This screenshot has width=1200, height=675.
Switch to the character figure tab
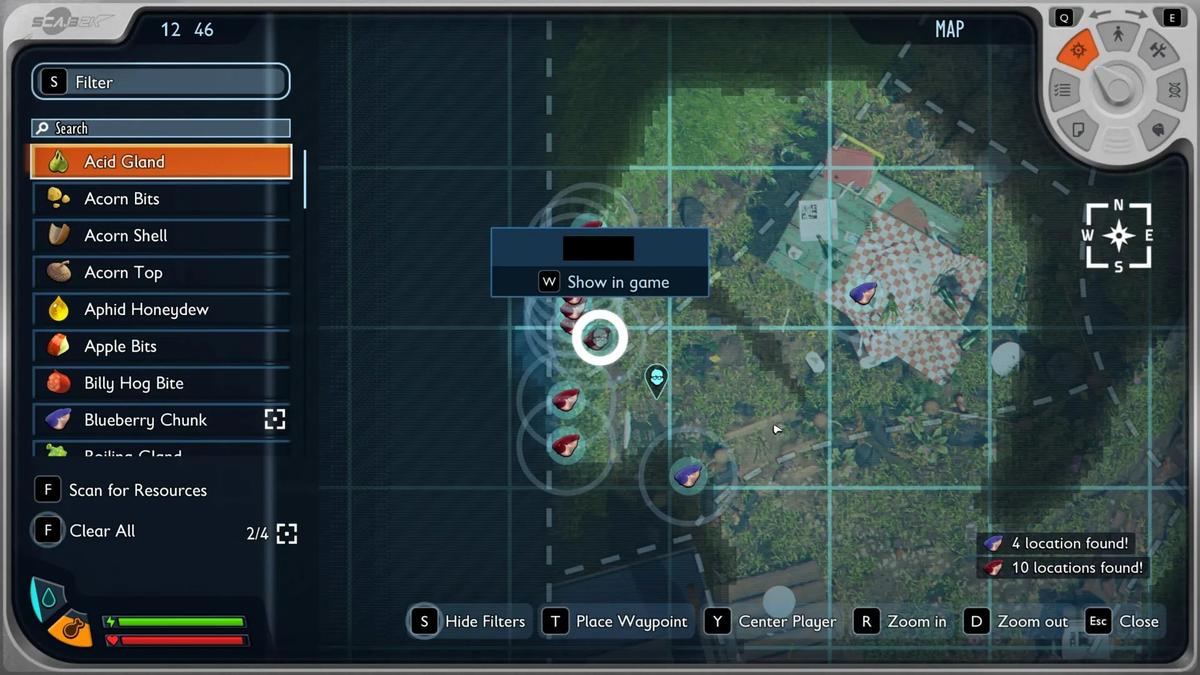(x=1119, y=35)
